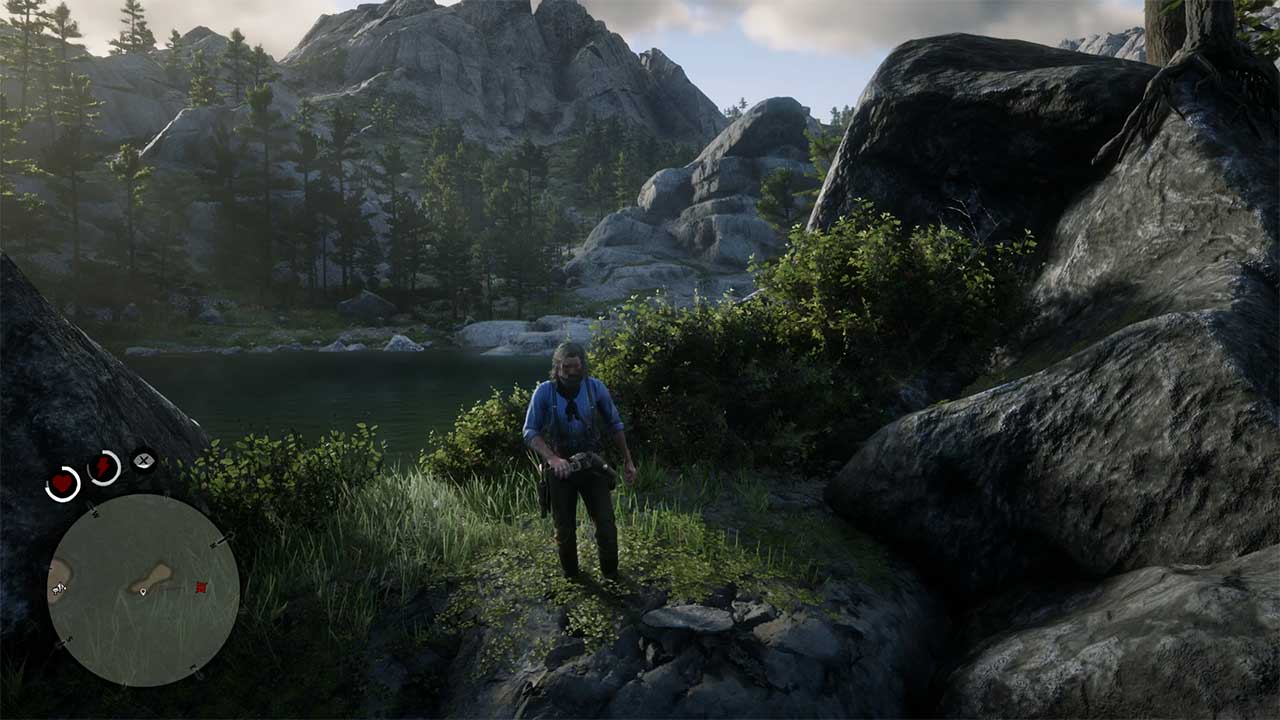Open the circular minimap

[143, 590]
